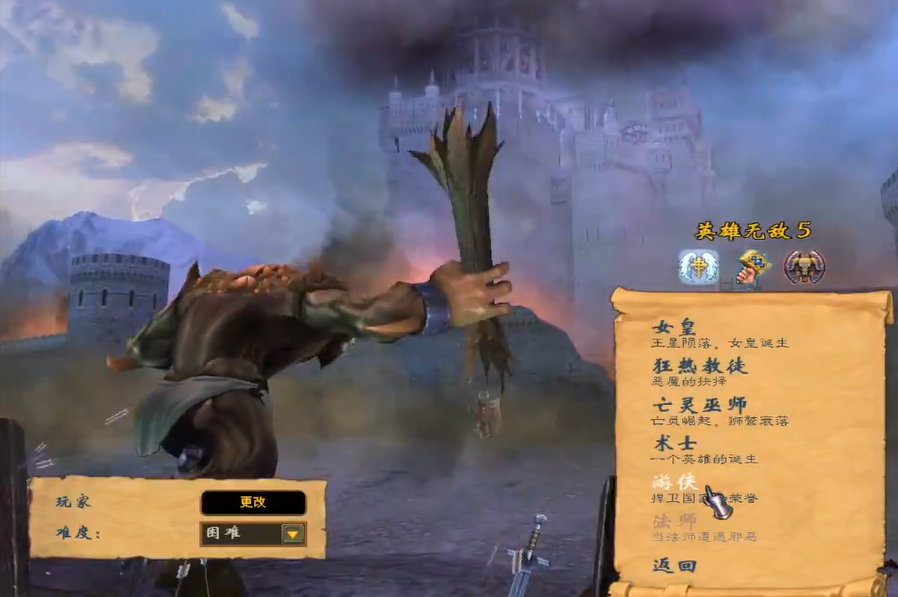Go back with 返回
Image resolution: width=898 pixels, height=597 pixels.
[674, 565]
